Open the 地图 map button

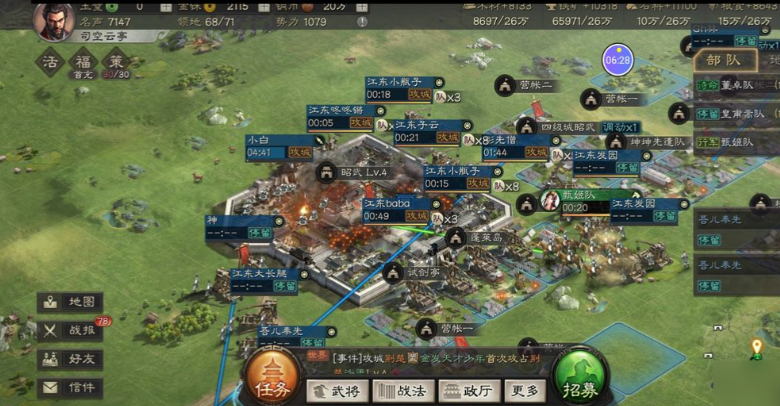coord(69,302)
